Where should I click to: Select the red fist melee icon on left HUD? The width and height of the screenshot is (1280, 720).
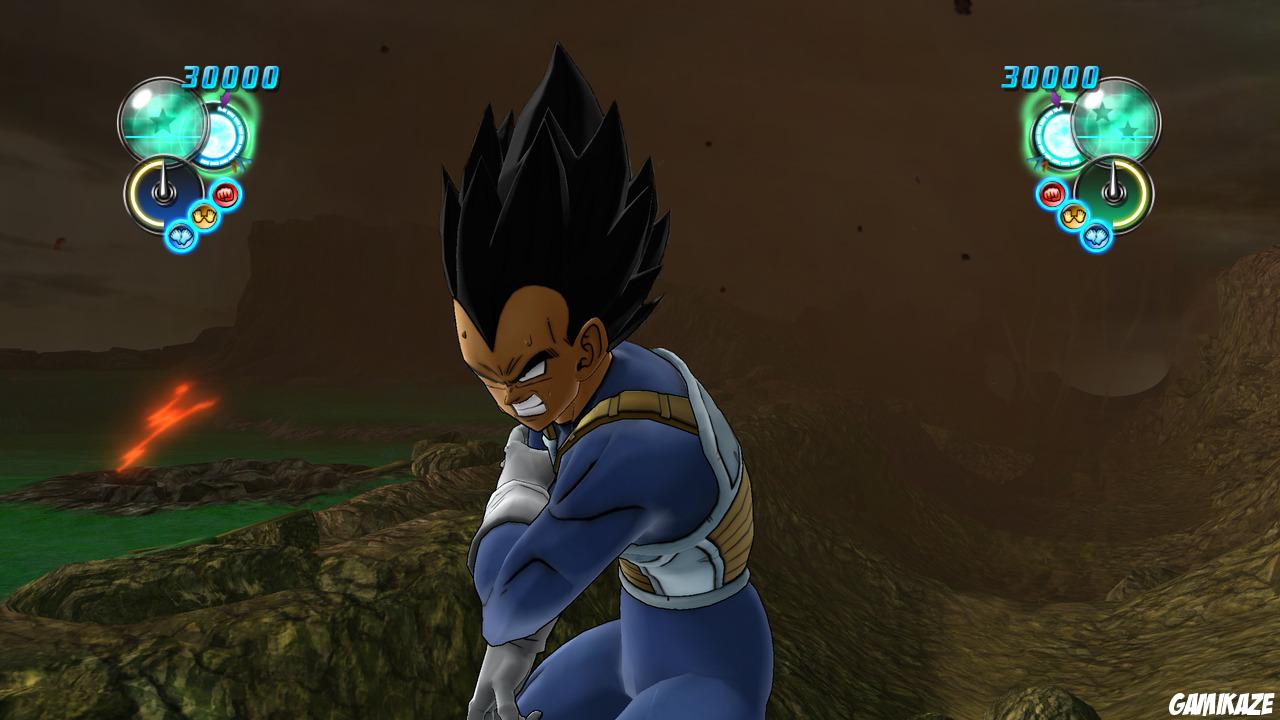(x=225, y=193)
